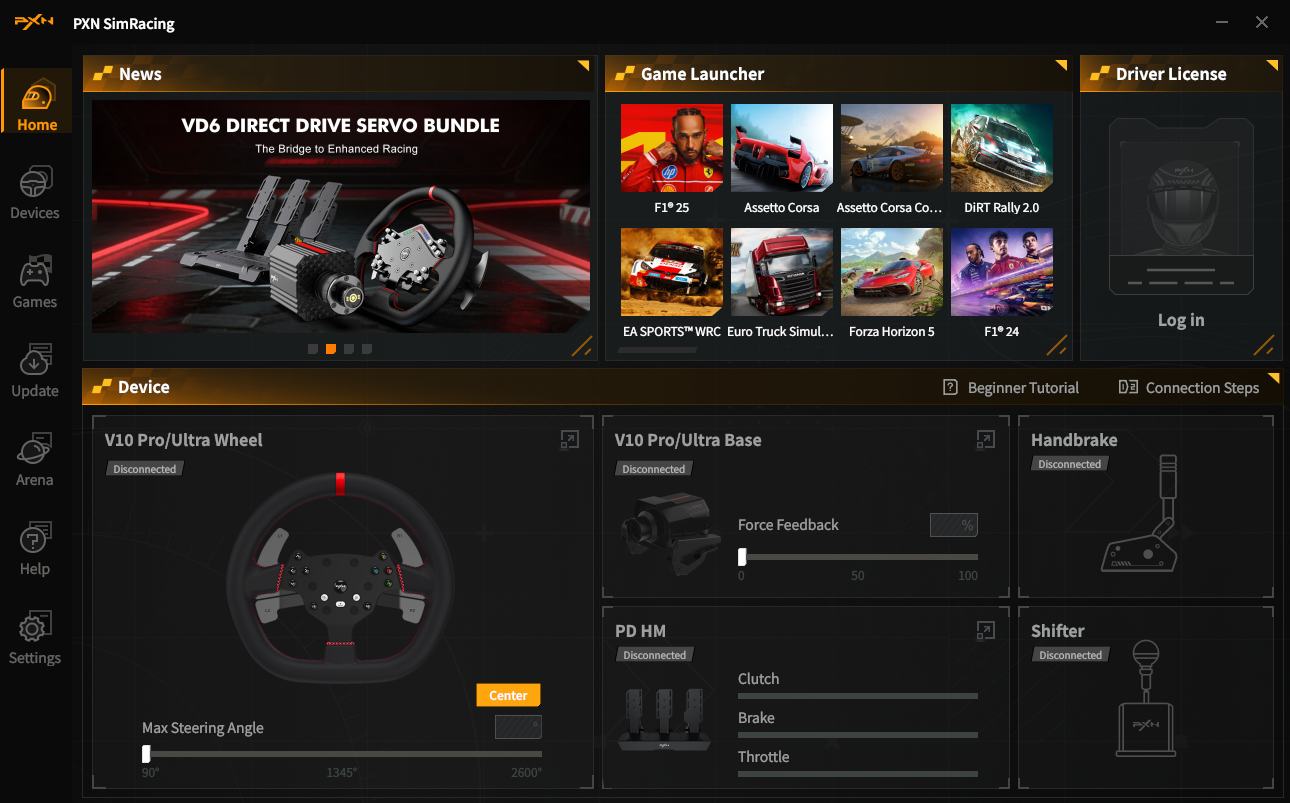Open the Settings sidebar entry
1290x803 pixels.
[x=35, y=638]
